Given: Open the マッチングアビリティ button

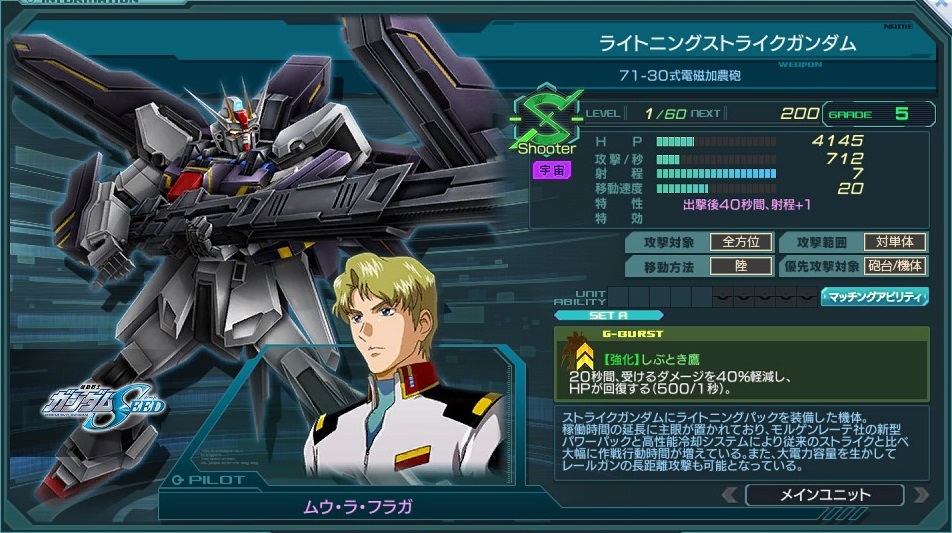Looking at the screenshot, I should 874,297.
